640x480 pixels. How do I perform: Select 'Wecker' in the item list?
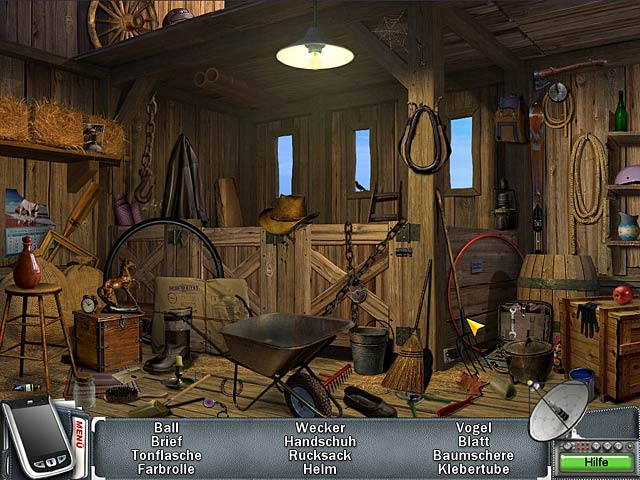tap(320, 427)
